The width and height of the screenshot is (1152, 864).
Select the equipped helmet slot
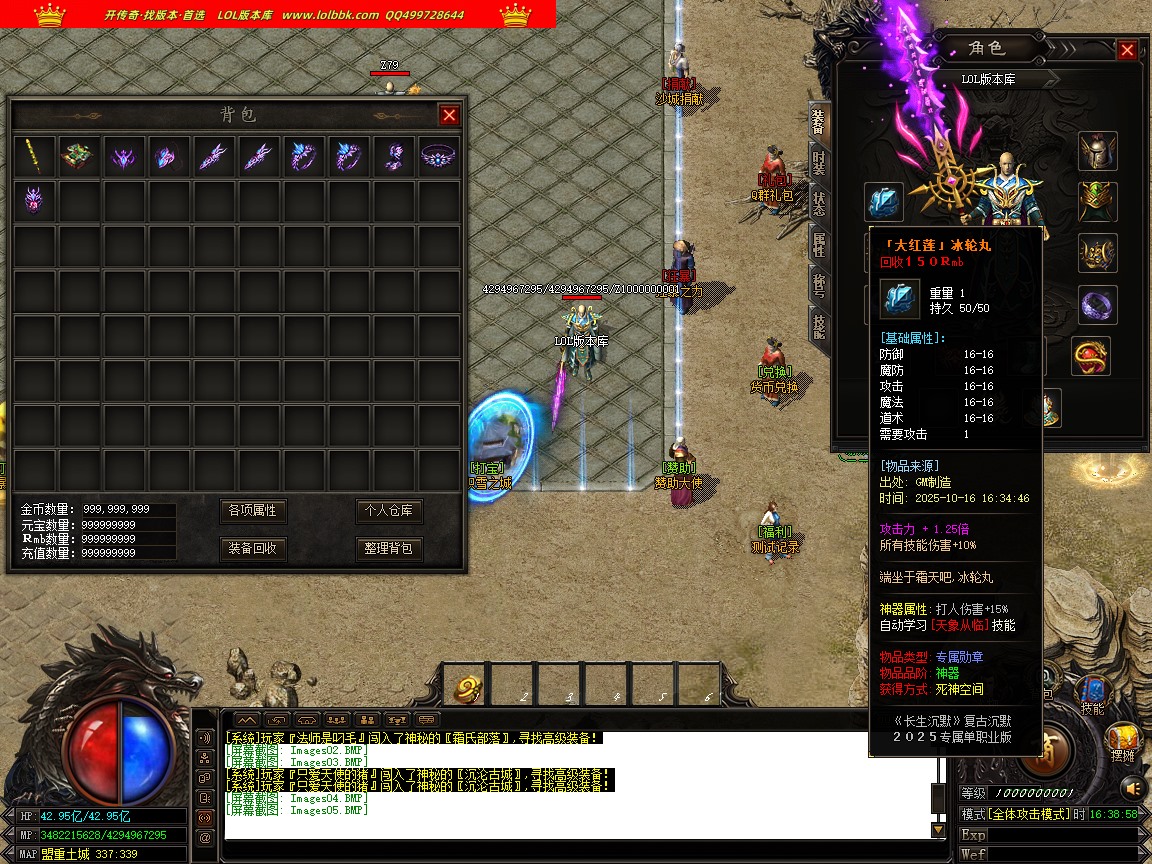[x=1097, y=152]
